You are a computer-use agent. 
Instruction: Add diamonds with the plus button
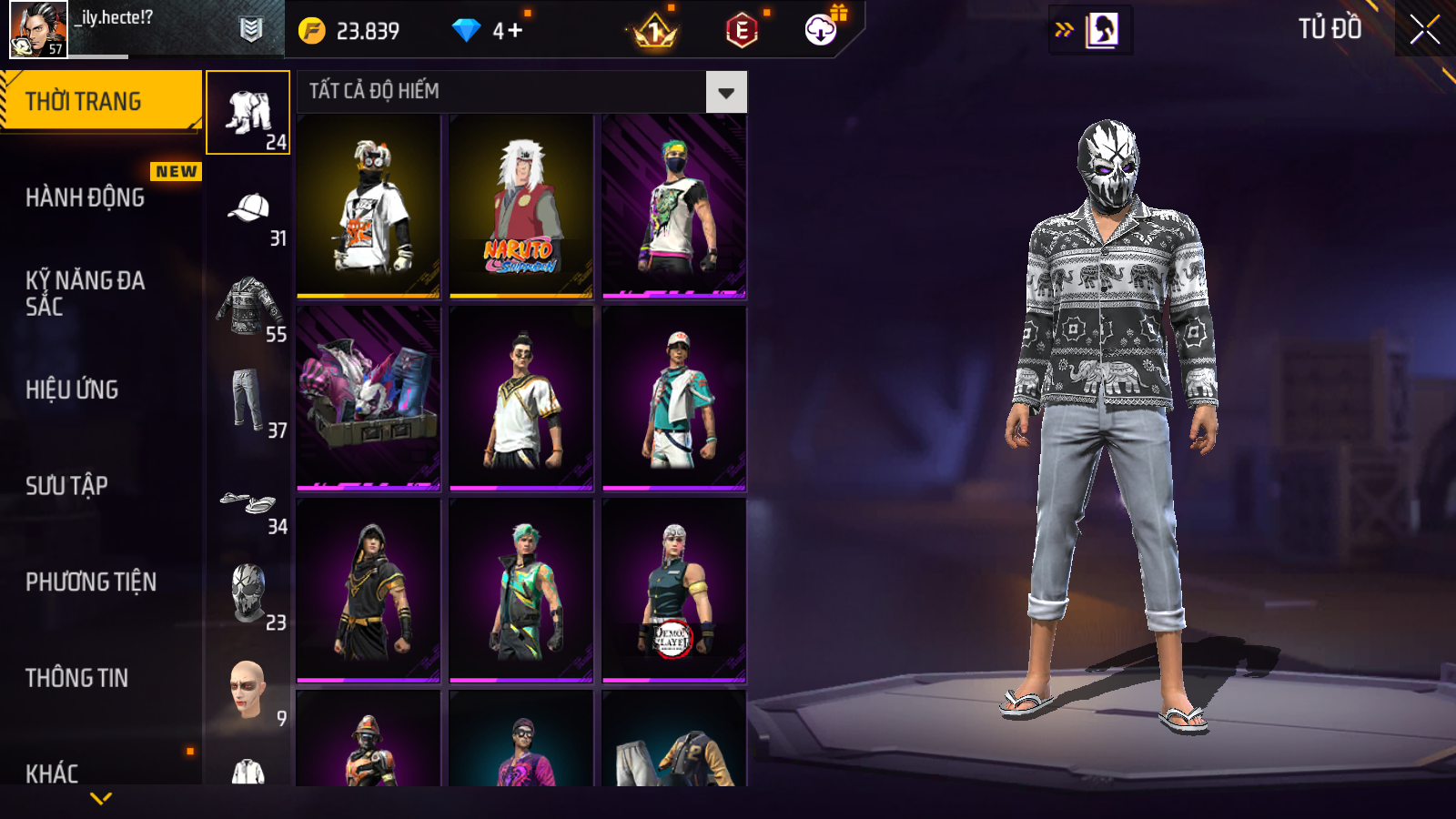pos(515,31)
